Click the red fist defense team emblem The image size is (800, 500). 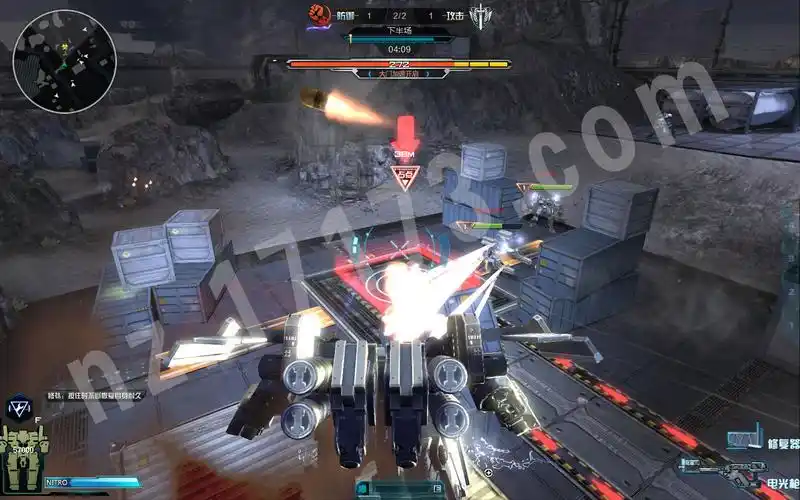pos(319,15)
